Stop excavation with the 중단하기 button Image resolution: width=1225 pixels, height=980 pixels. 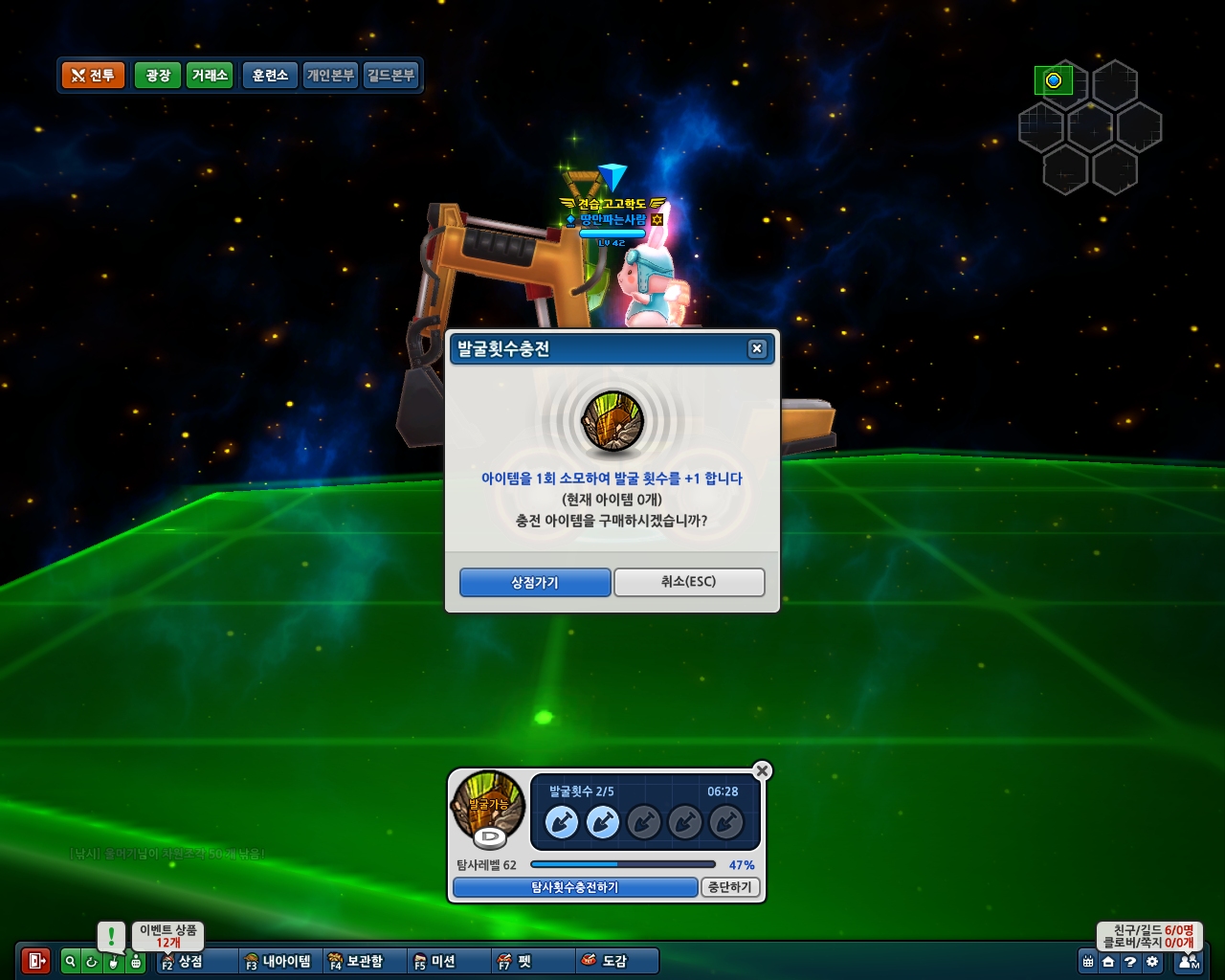coord(730,887)
